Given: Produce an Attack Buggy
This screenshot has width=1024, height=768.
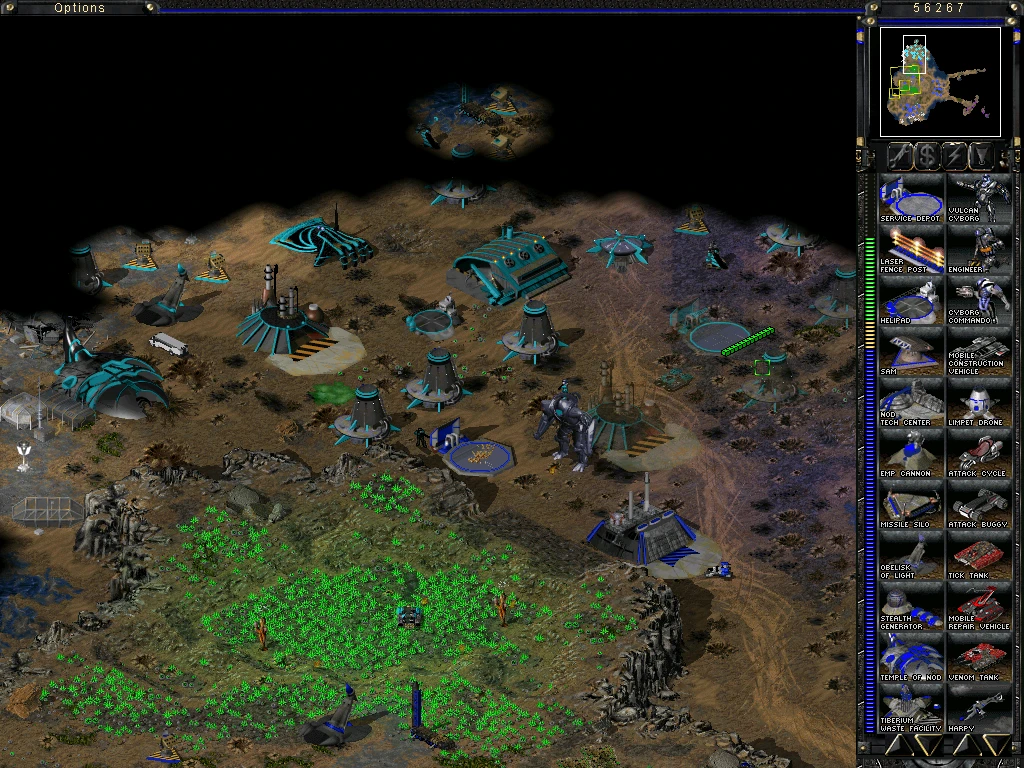Looking at the screenshot, I should [x=979, y=505].
